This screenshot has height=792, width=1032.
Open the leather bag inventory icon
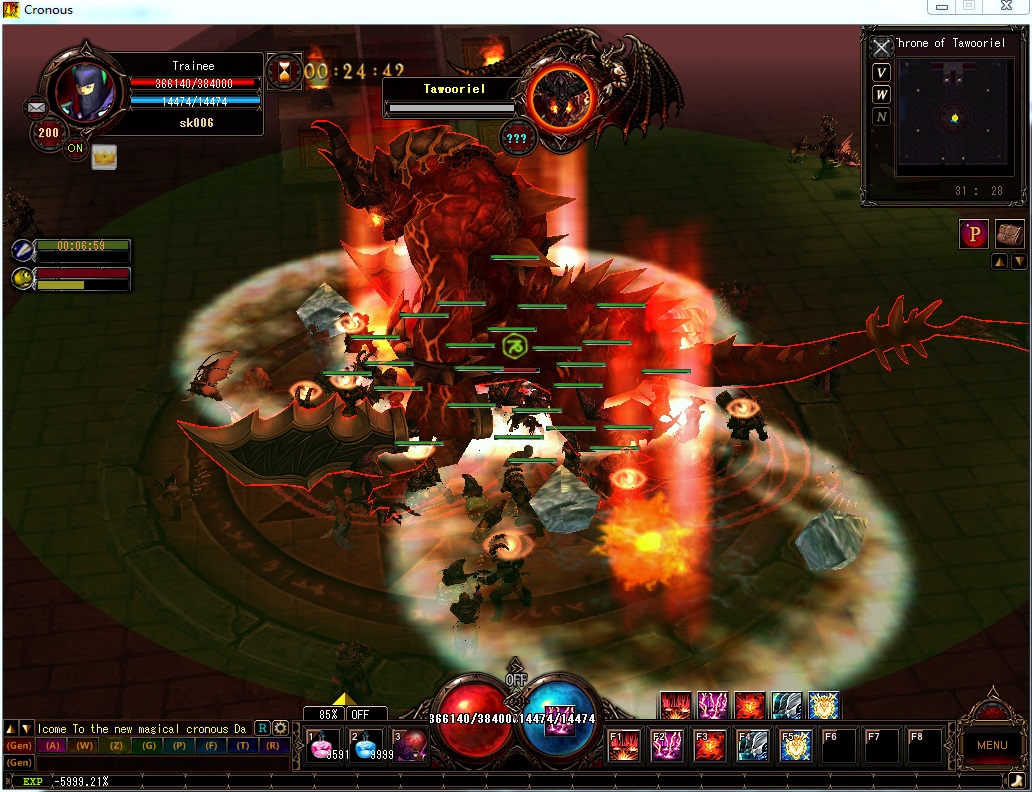click(x=1010, y=233)
